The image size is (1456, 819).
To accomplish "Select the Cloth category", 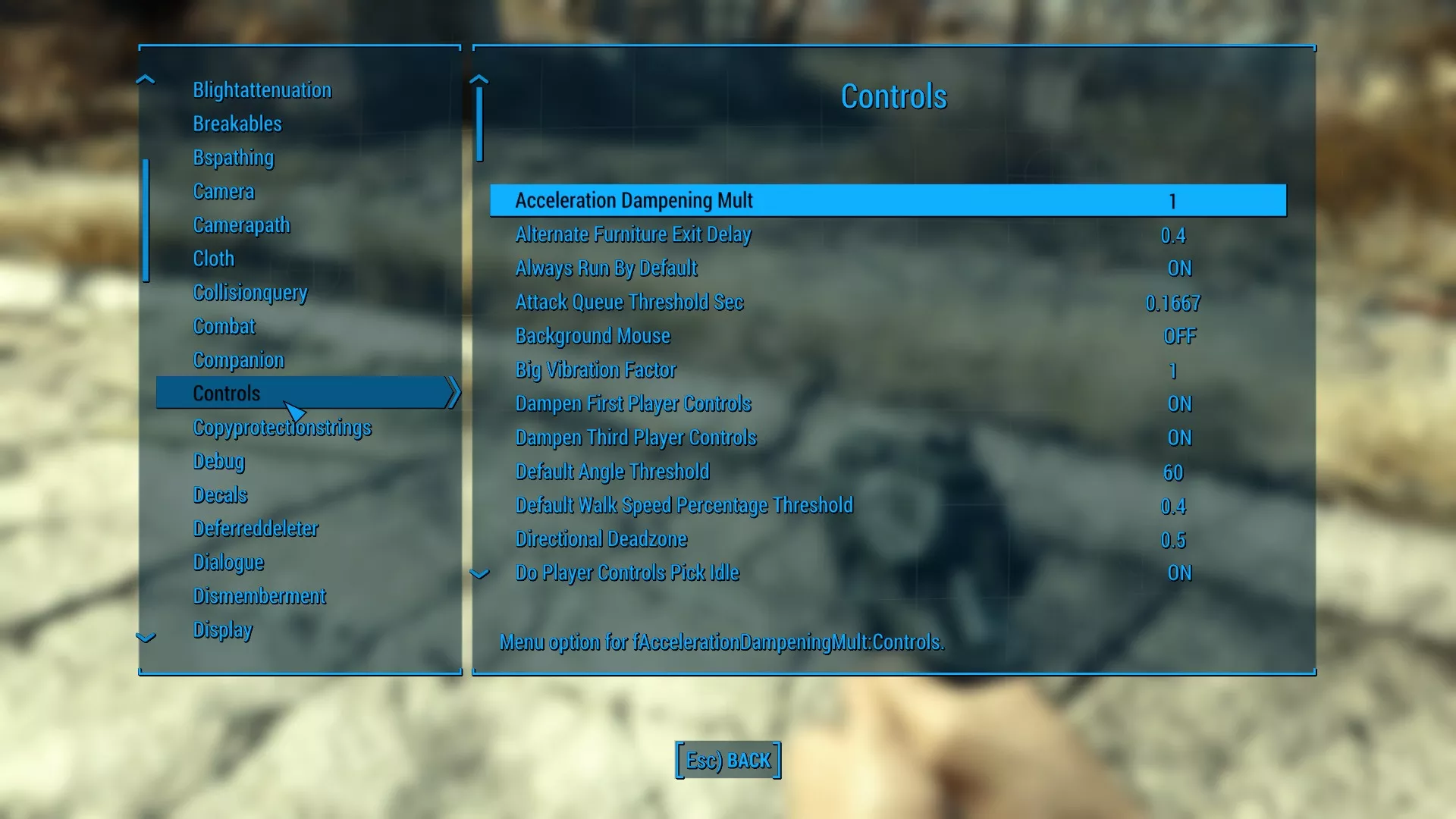I will coord(214,259).
